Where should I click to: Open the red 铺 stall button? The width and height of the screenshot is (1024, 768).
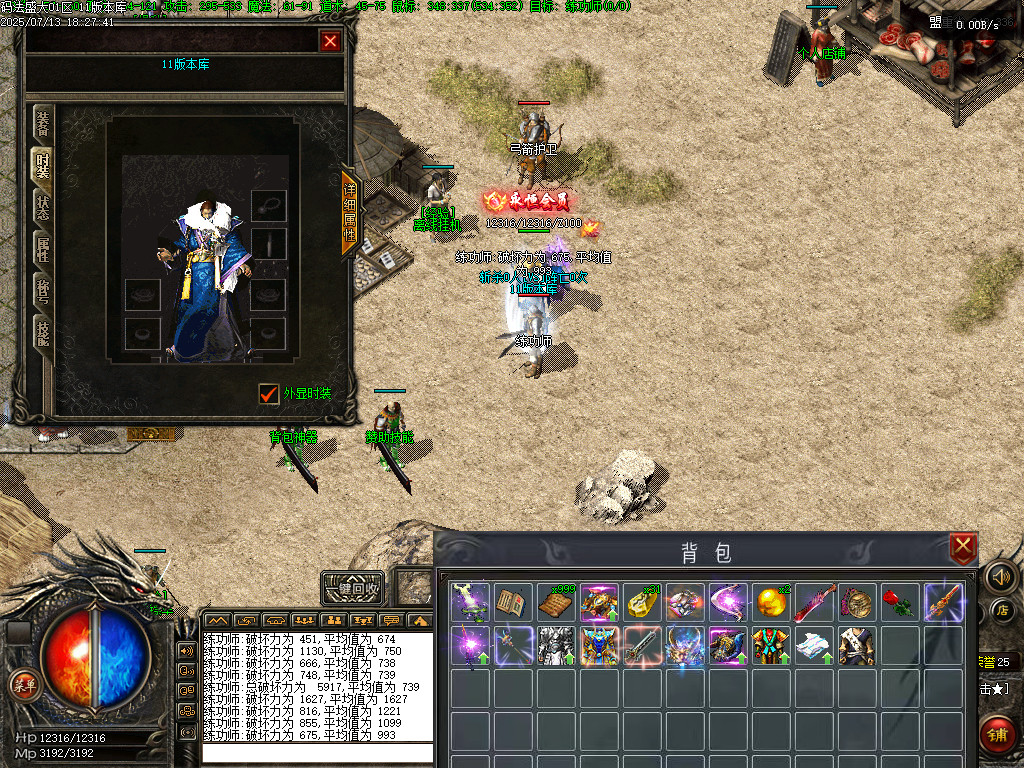coord(999,734)
